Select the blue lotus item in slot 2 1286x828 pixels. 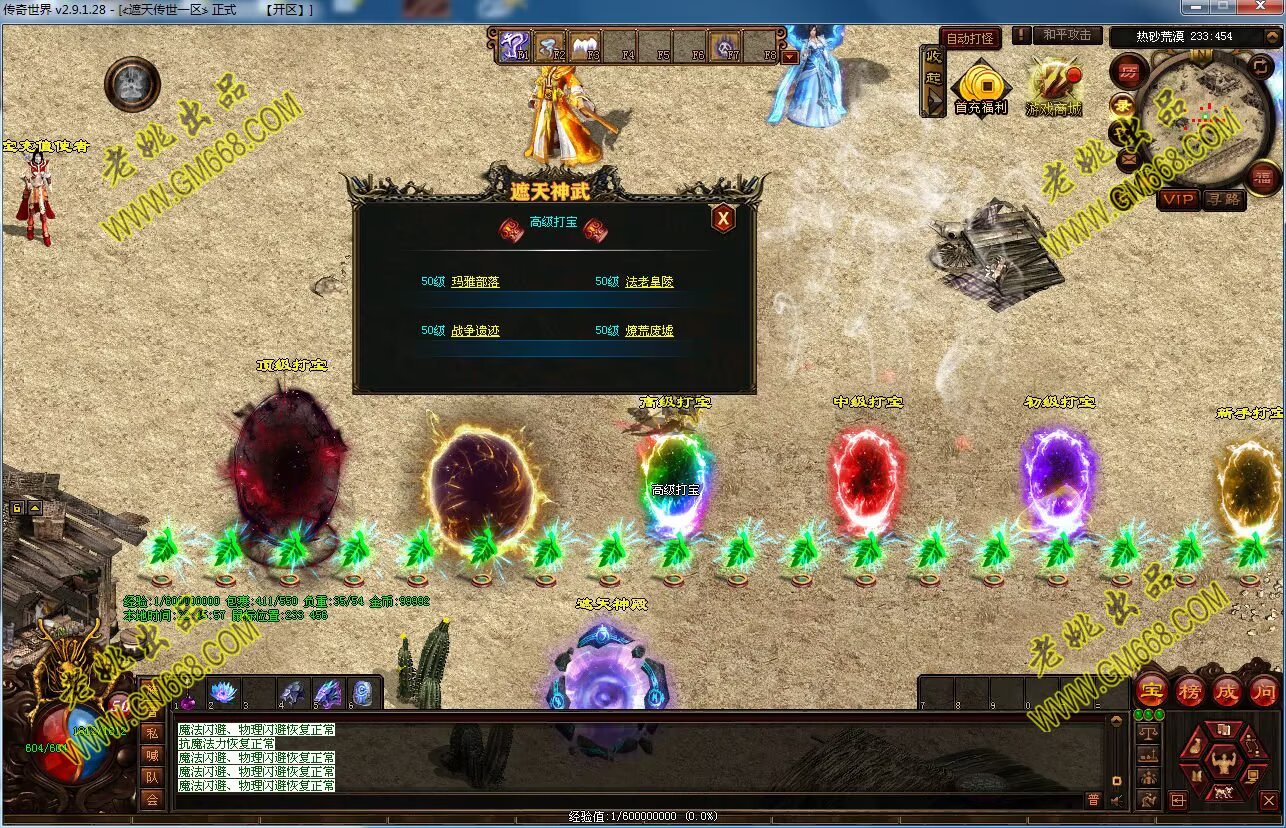(x=222, y=692)
